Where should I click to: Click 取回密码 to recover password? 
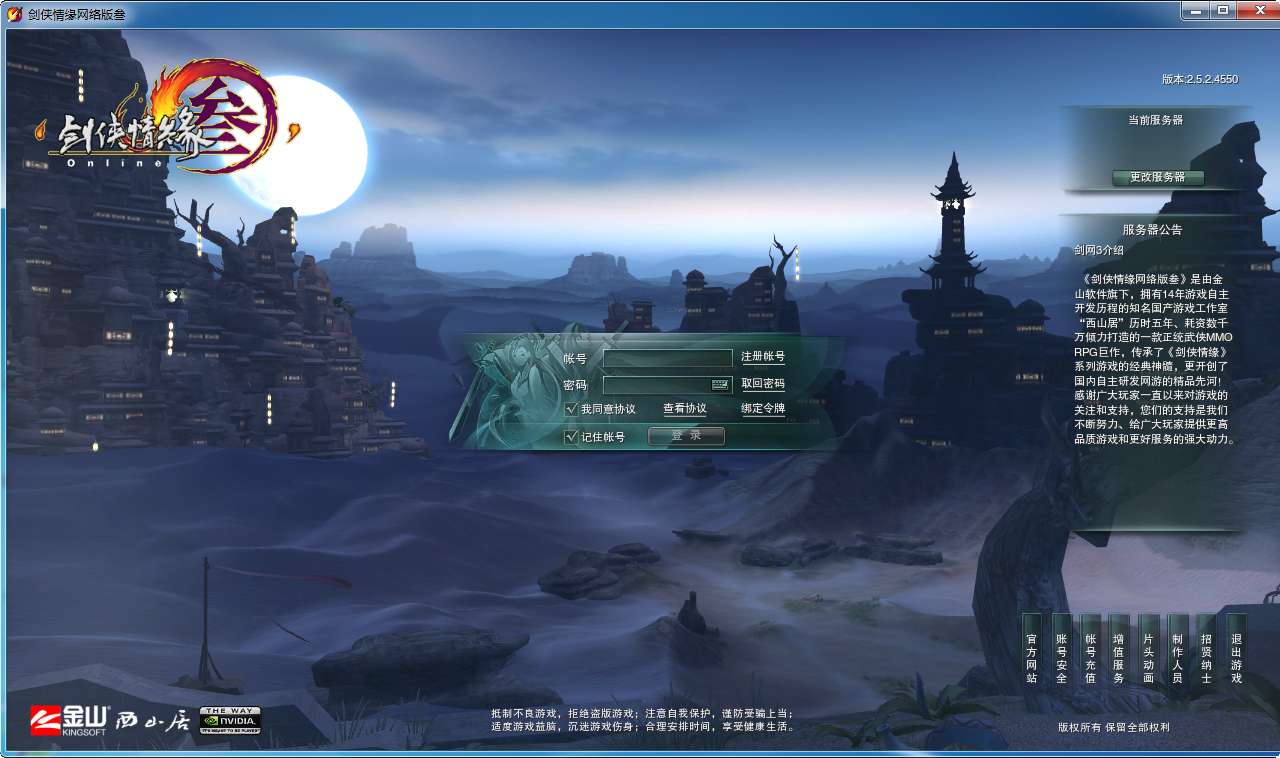tap(764, 384)
